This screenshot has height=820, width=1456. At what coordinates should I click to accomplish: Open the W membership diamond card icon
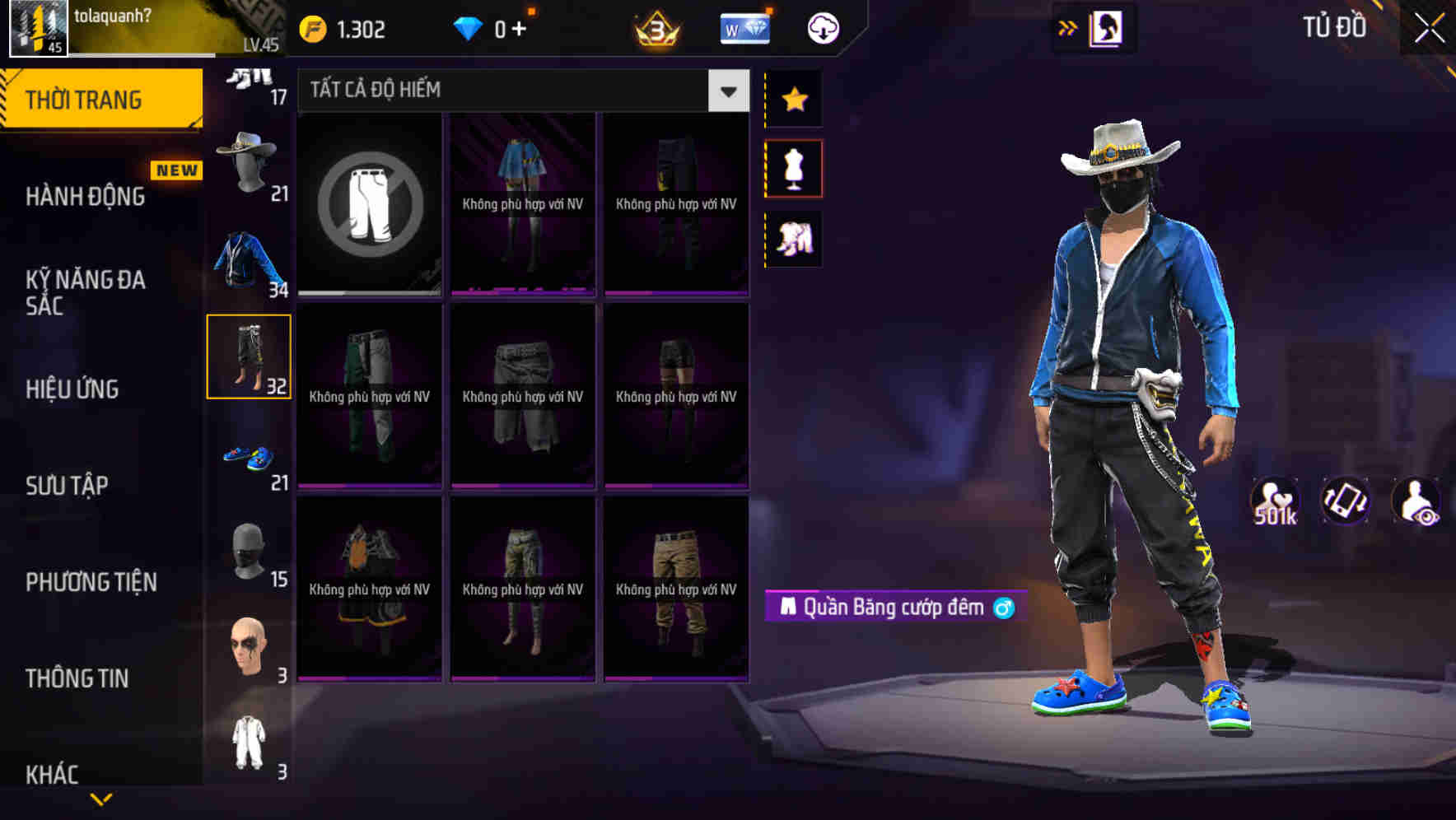coord(744,27)
